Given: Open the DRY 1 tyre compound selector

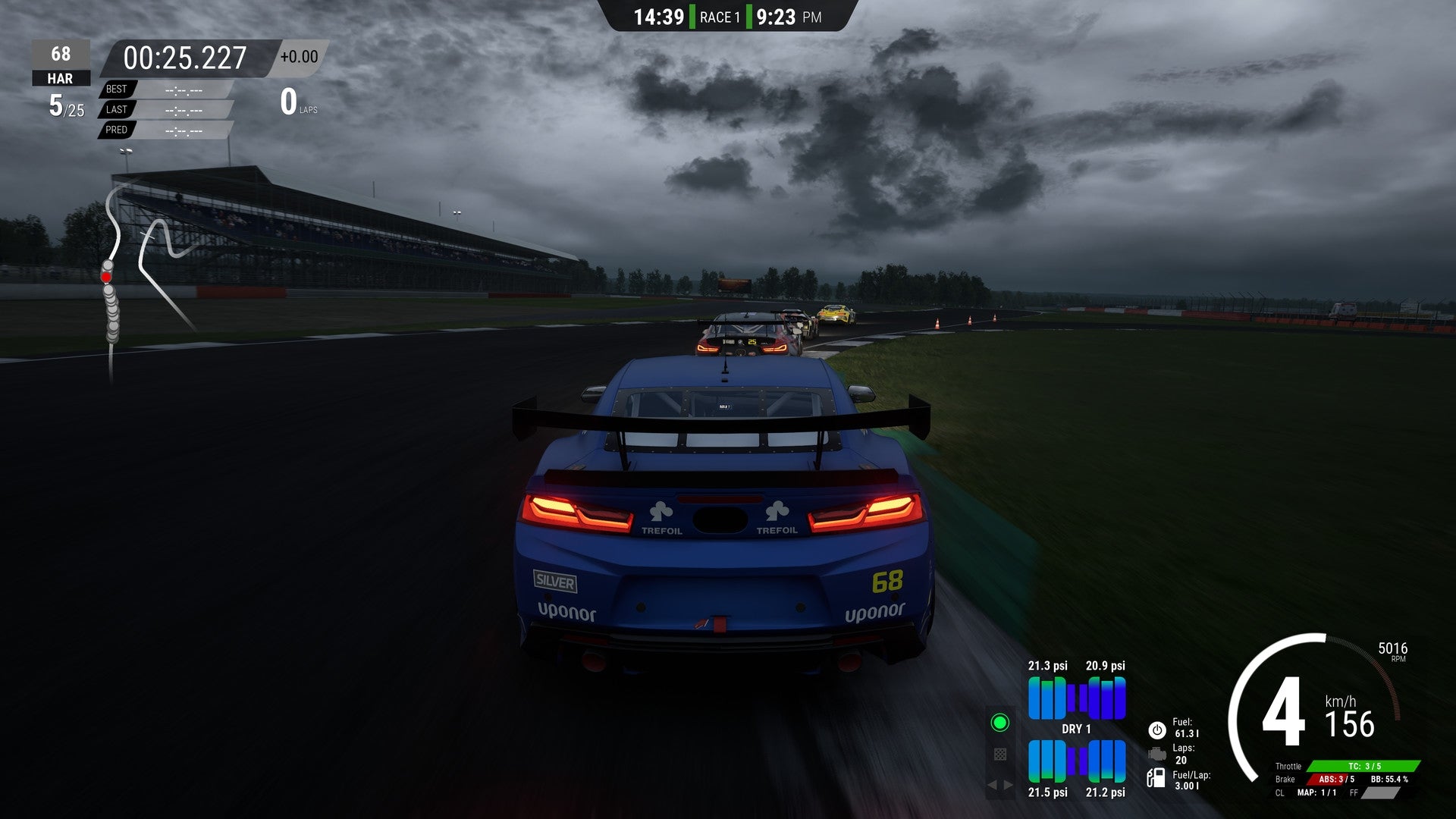Looking at the screenshot, I should pyautogui.click(x=1077, y=729).
